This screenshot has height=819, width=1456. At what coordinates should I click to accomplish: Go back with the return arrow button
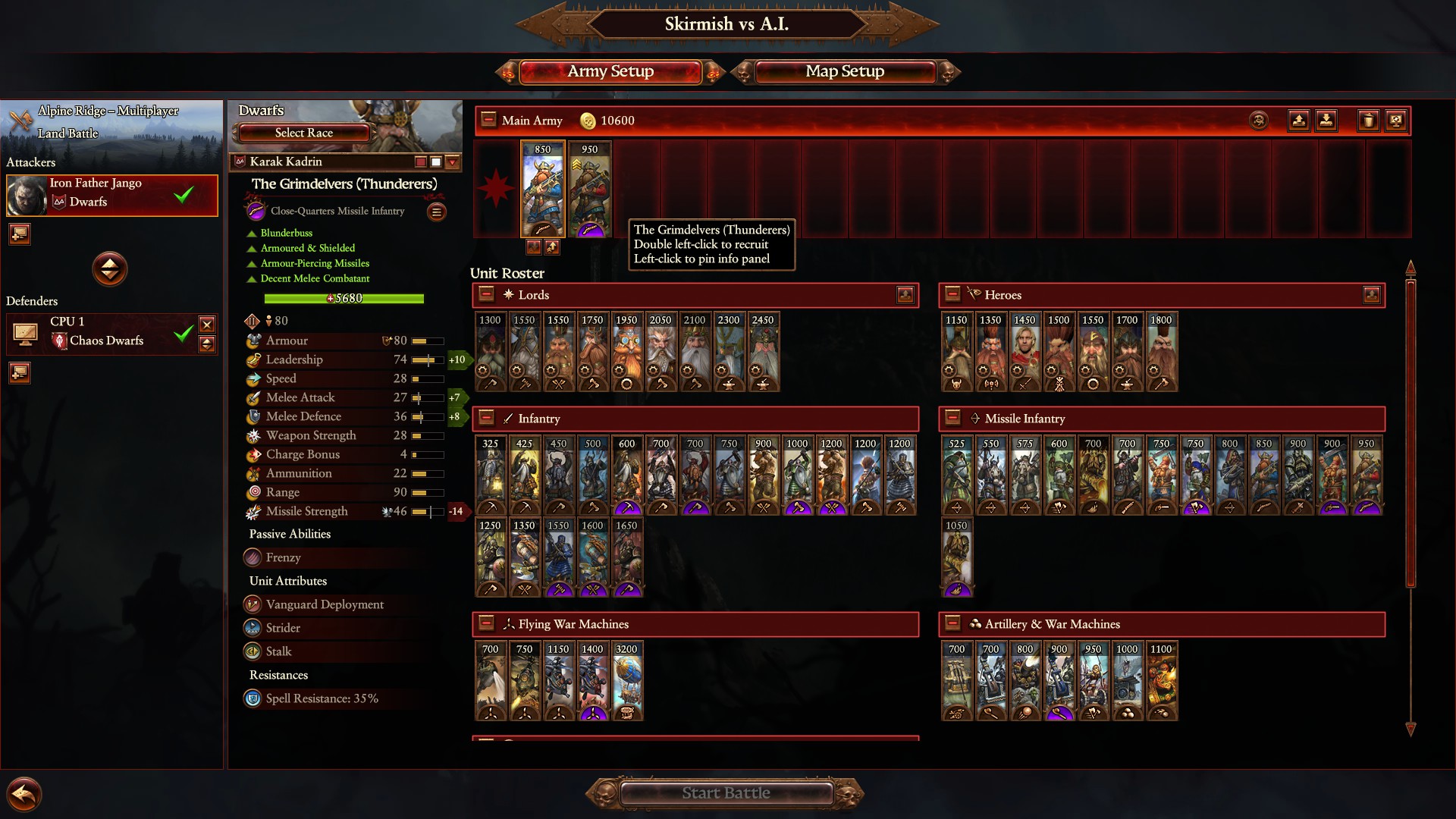(x=24, y=795)
